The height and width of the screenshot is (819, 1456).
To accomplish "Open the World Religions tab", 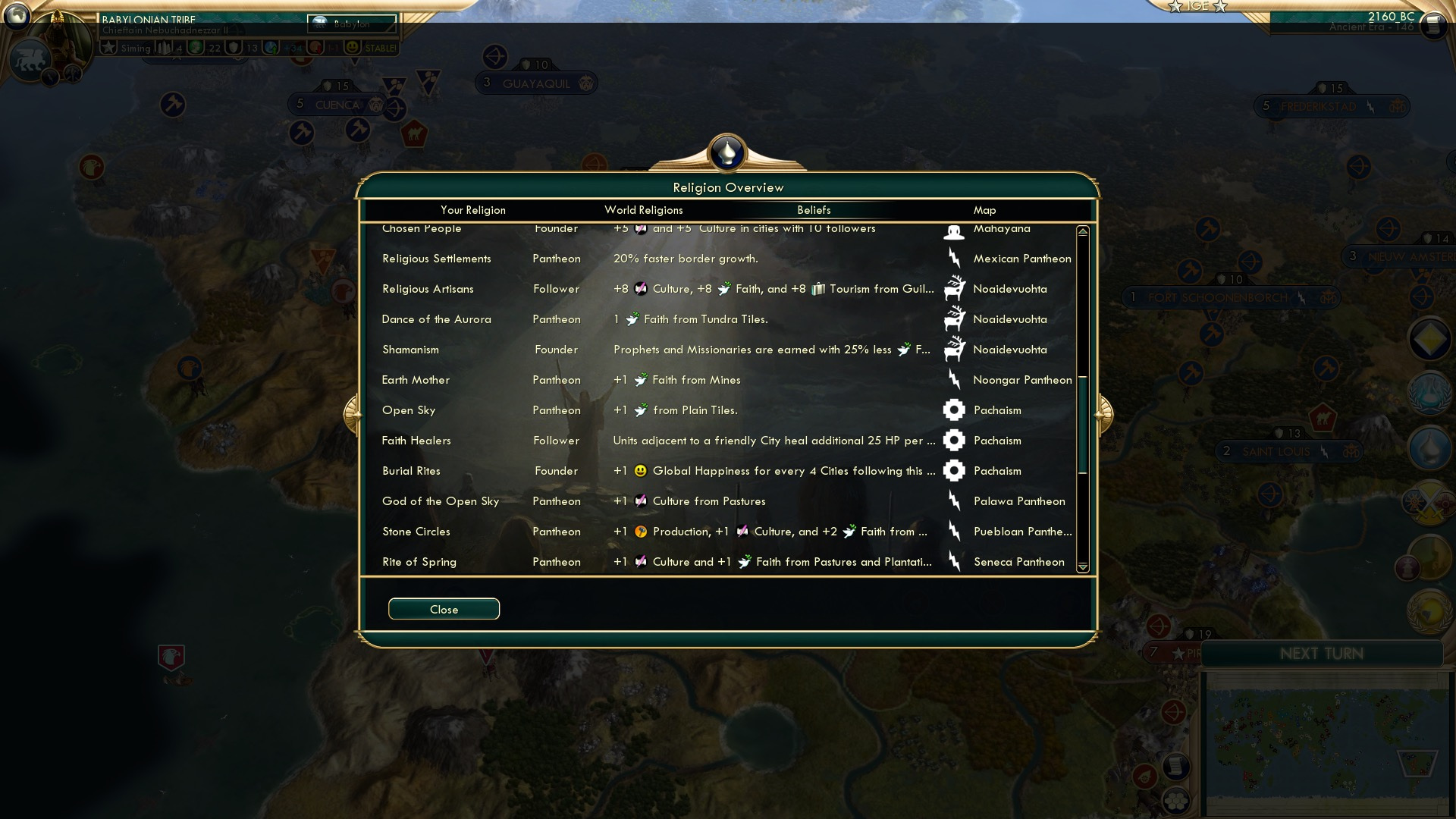I will click(643, 210).
